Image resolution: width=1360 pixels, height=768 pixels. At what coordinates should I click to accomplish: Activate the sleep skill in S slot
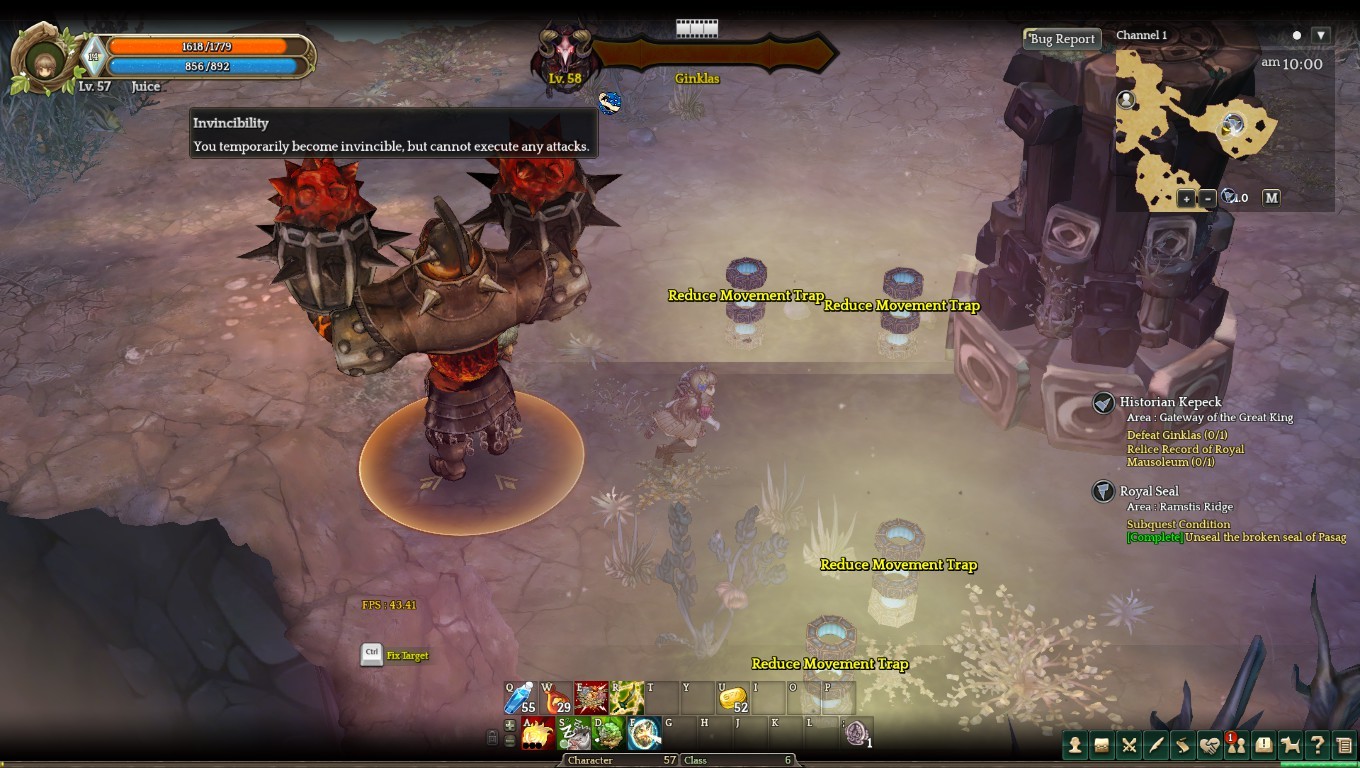pyautogui.click(x=573, y=733)
